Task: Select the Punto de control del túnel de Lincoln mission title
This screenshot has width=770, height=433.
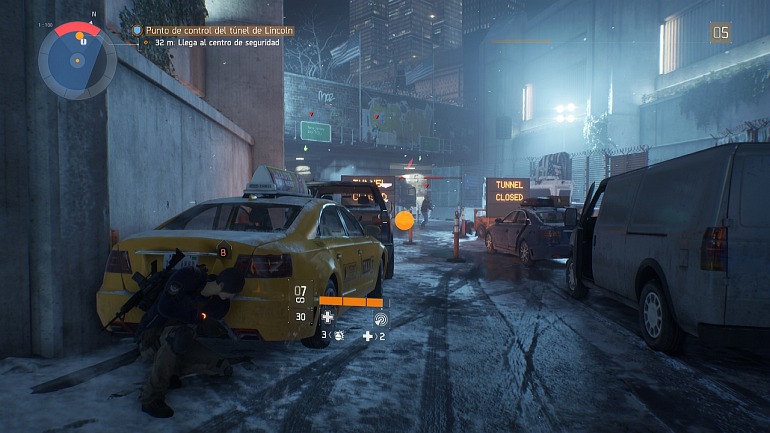Action: 220,31
